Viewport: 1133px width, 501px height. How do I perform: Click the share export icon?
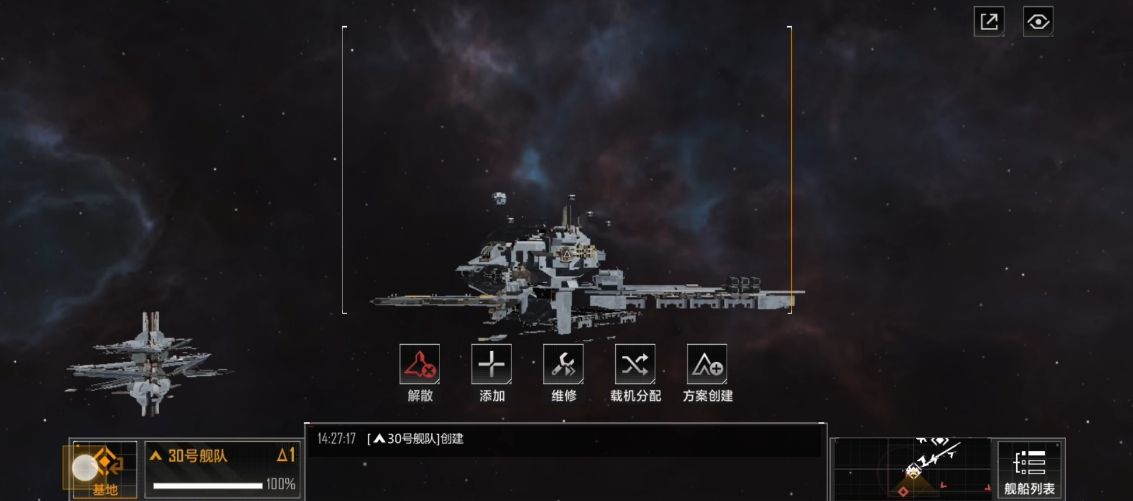coord(989,22)
